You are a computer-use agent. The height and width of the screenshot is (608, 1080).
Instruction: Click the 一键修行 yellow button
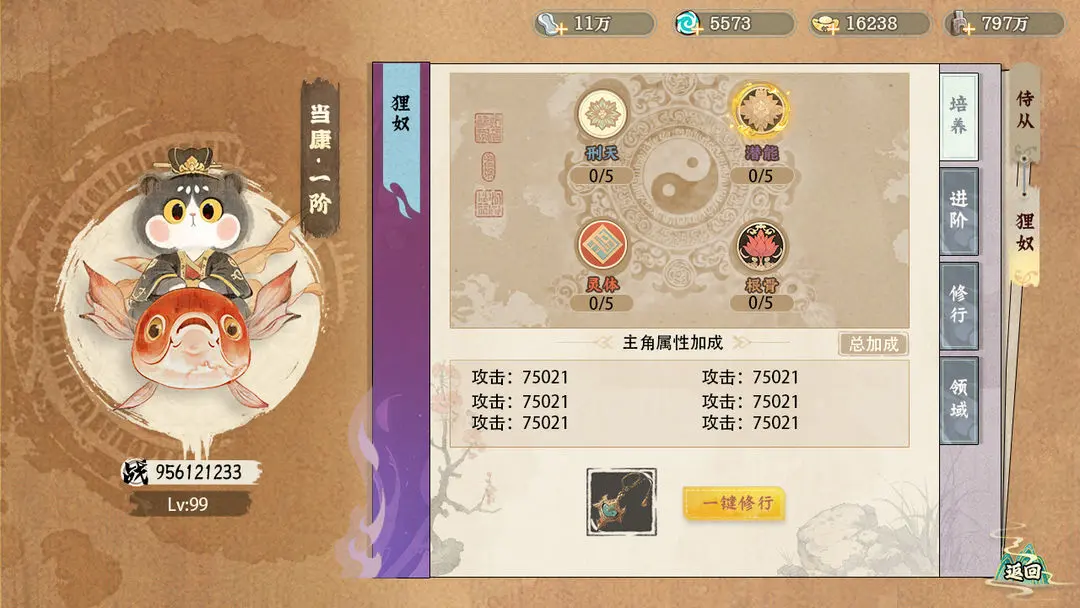[733, 503]
